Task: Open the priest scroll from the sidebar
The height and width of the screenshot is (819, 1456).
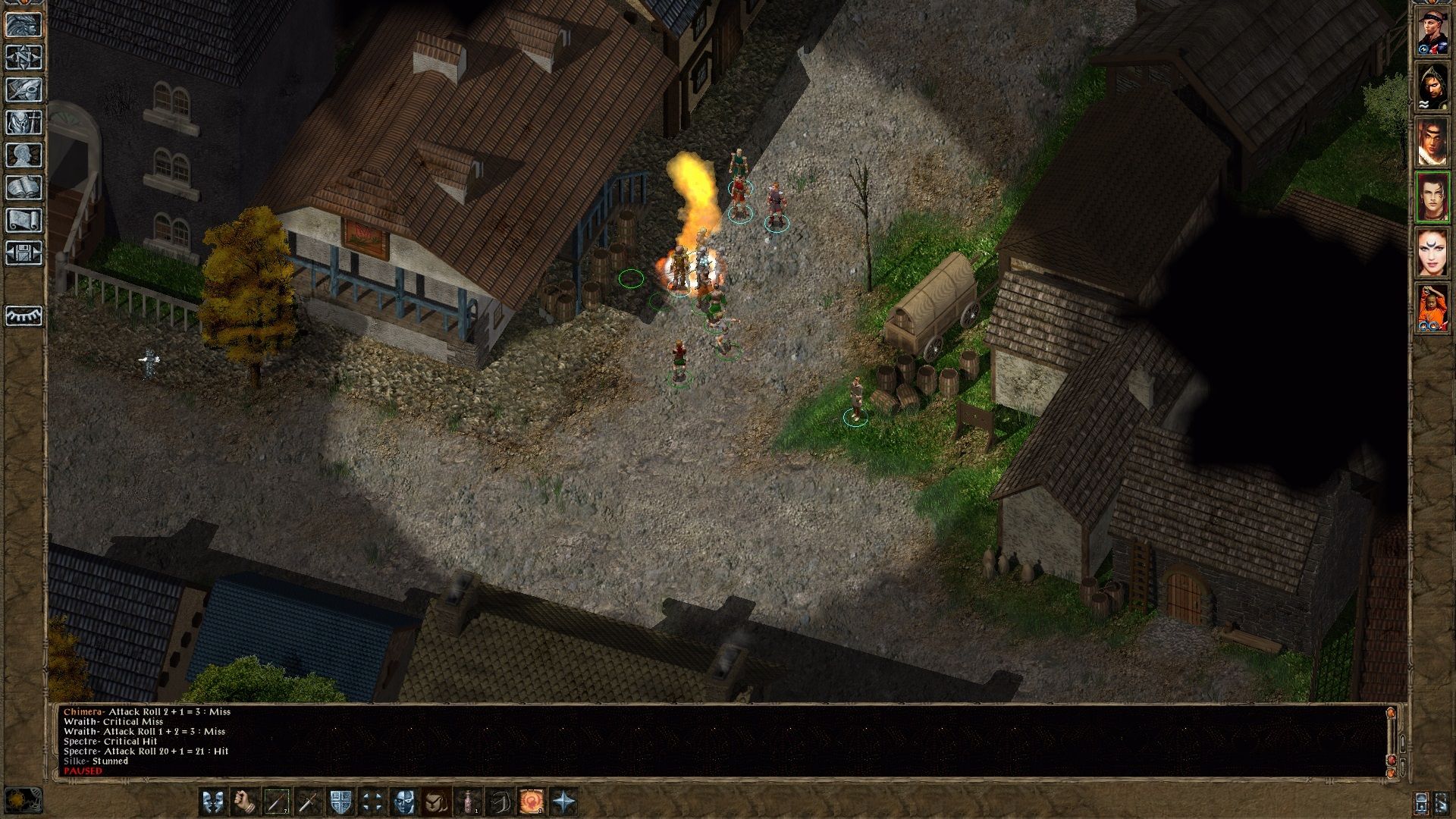Action: coord(24,220)
